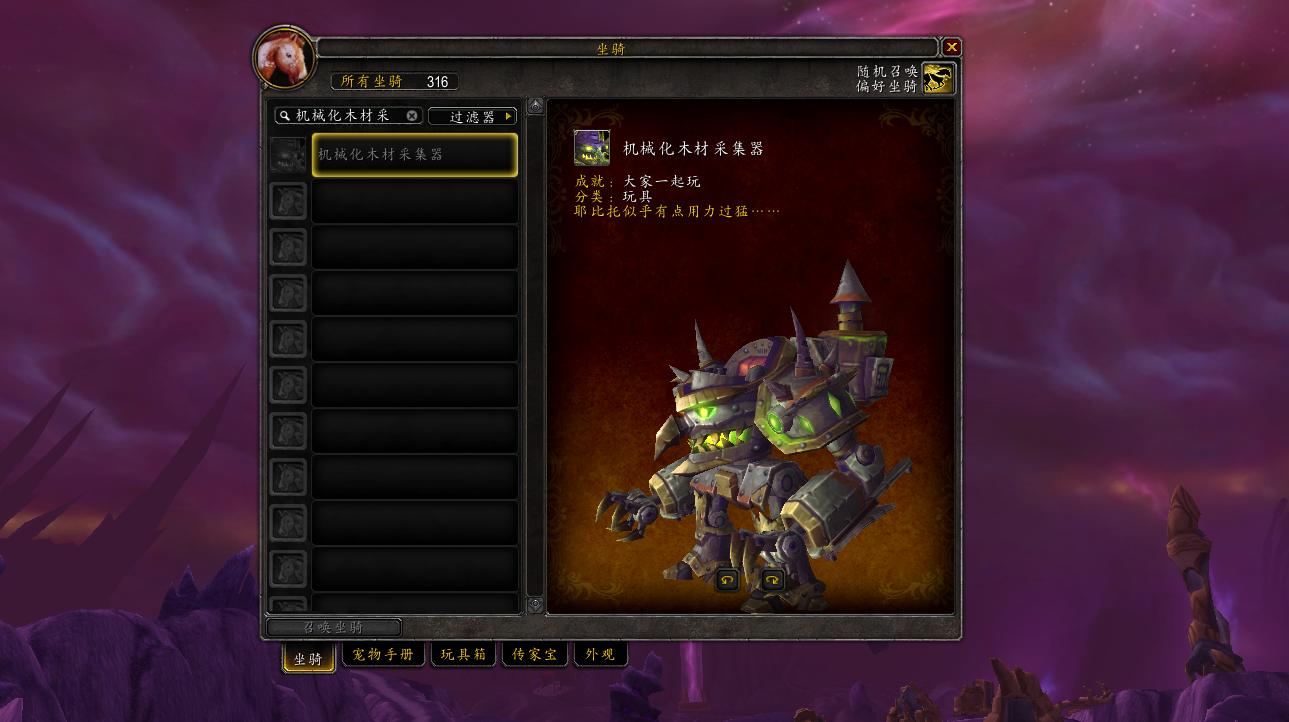
Task: Open the 所有坐骑 collection summary
Action: pyautogui.click(x=395, y=81)
